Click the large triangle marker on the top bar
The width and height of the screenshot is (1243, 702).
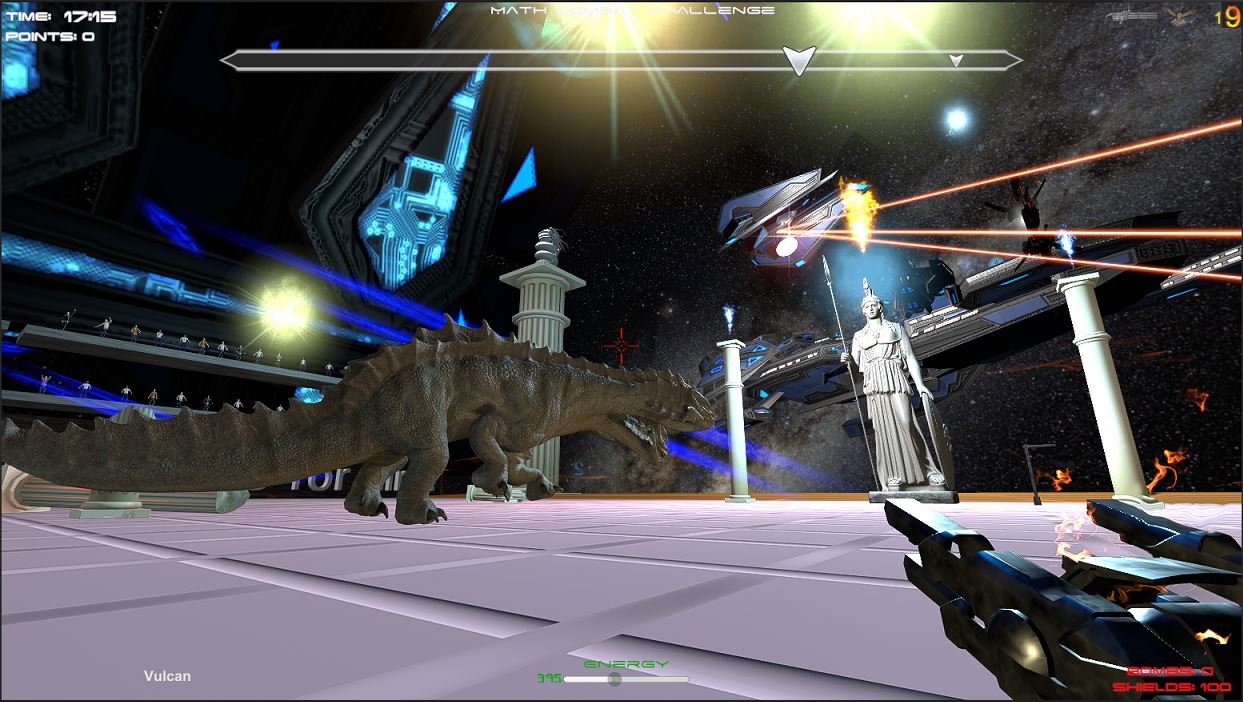tap(799, 60)
